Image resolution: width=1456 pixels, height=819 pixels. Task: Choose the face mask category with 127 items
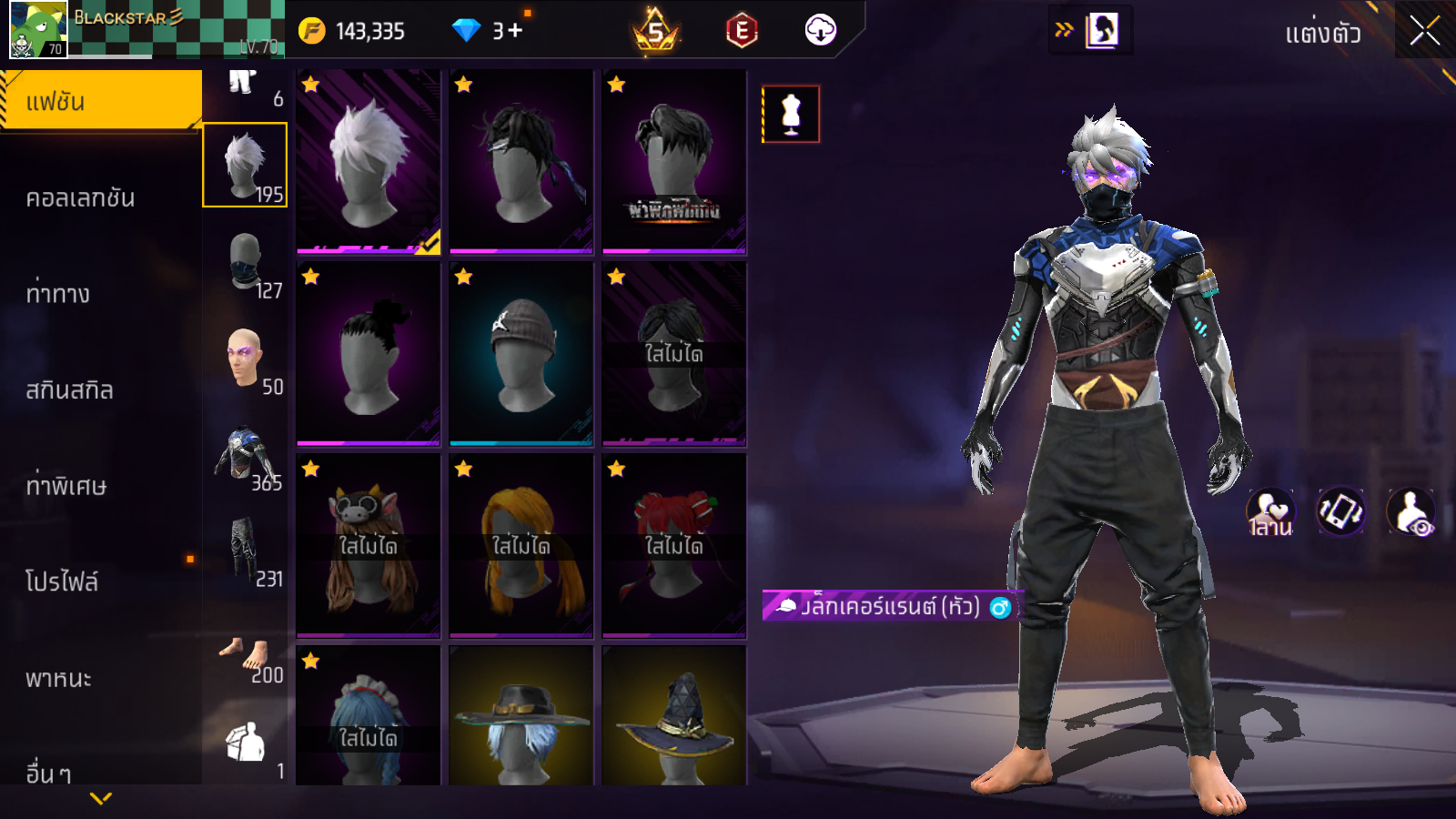pos(246,263)
